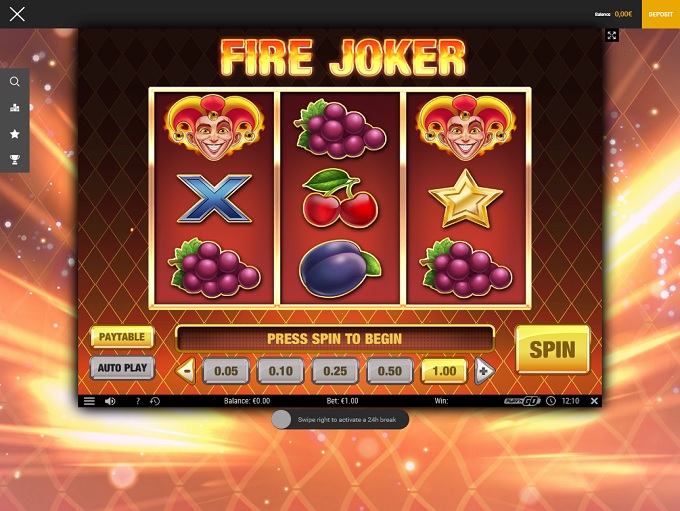Screen dimensions: 680x511
Task: Choose the 0.10 bet value
Action: click(280, 371)
